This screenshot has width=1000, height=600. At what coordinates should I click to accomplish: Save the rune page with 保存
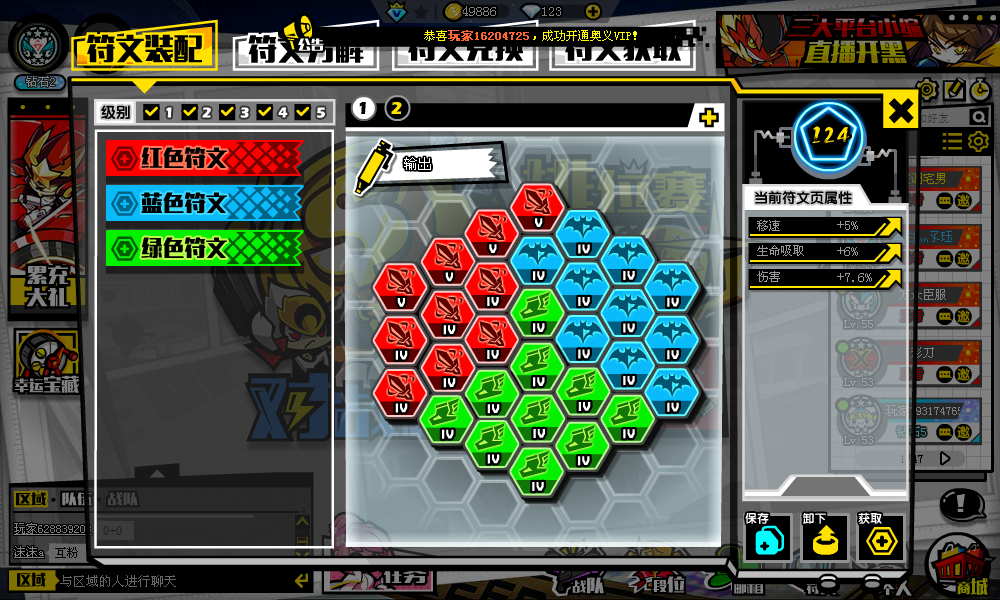[767, 540]
